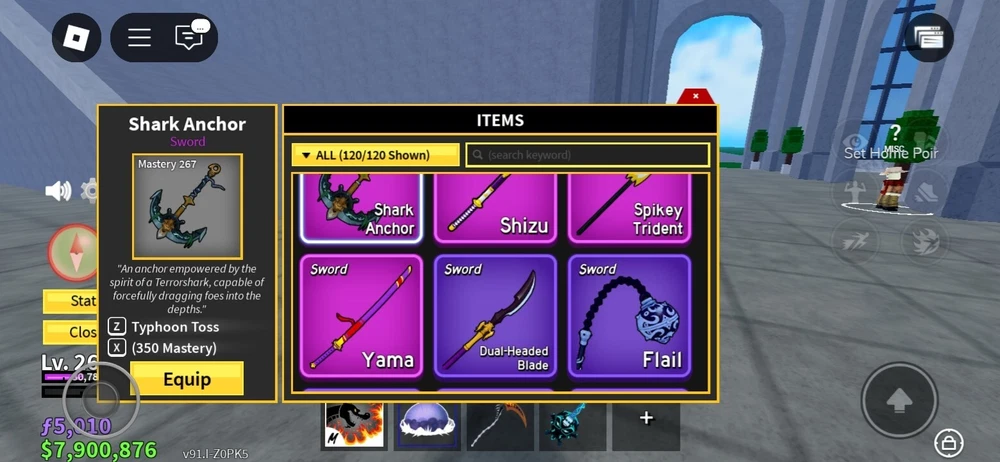Open the ALL items filter dropdown
The image size is (1000, 462).
click(375, 155)
